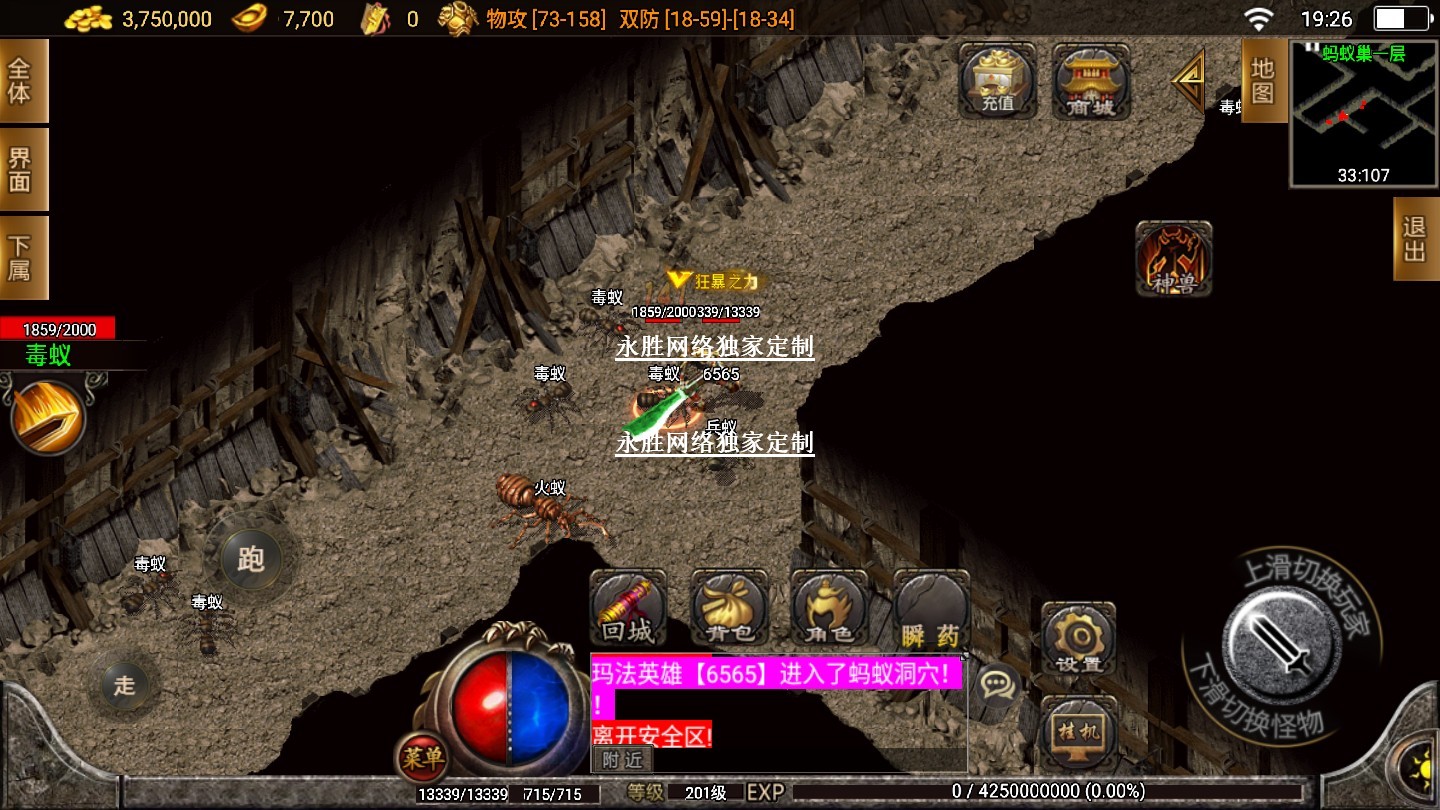Toggle the 走 walk button
Screen dimensions: 1440x810
[124, 685]
